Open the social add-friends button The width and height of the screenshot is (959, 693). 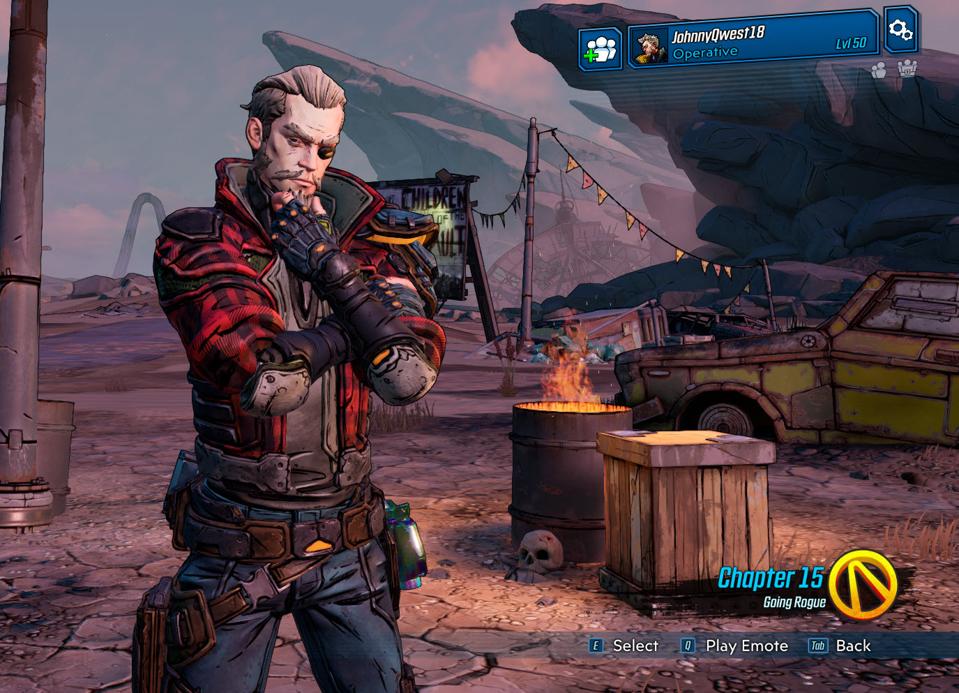[x=601, y=49]
